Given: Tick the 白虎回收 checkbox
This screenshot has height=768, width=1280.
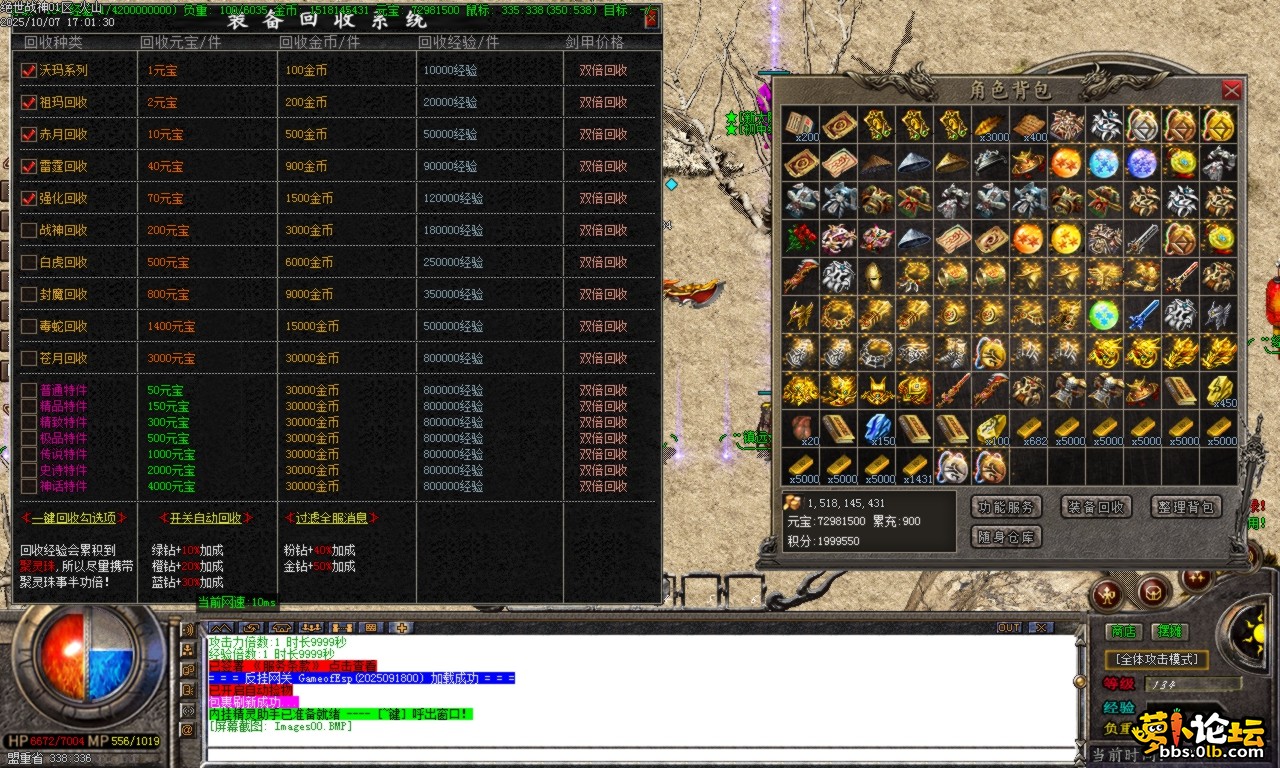Looking at the screenshot, I should pos(29,262).
